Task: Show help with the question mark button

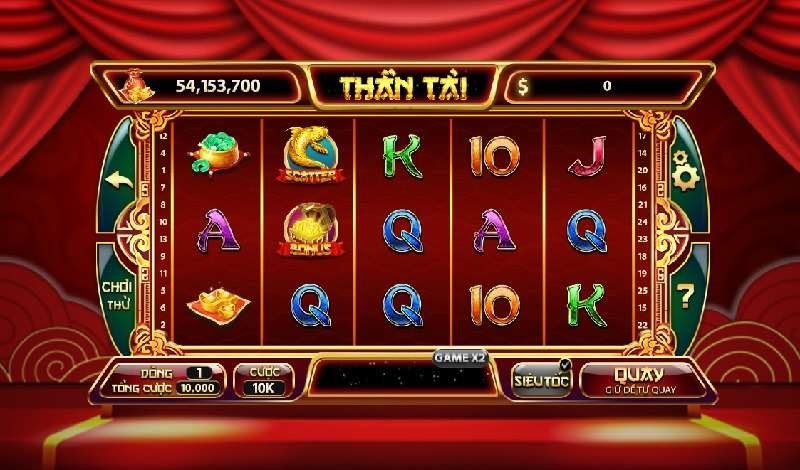Action: click(685, 295)
